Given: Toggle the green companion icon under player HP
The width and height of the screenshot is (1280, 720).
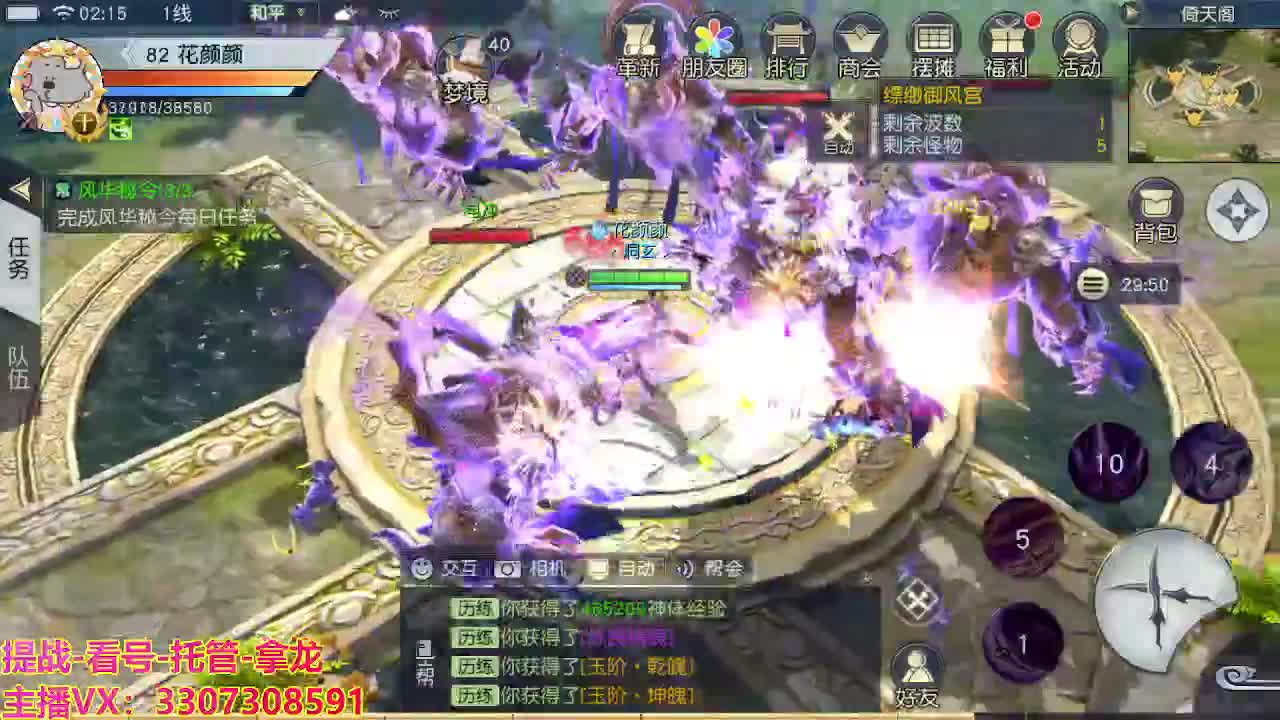Looking at the screenshot, I should click(x=119, y=130).
